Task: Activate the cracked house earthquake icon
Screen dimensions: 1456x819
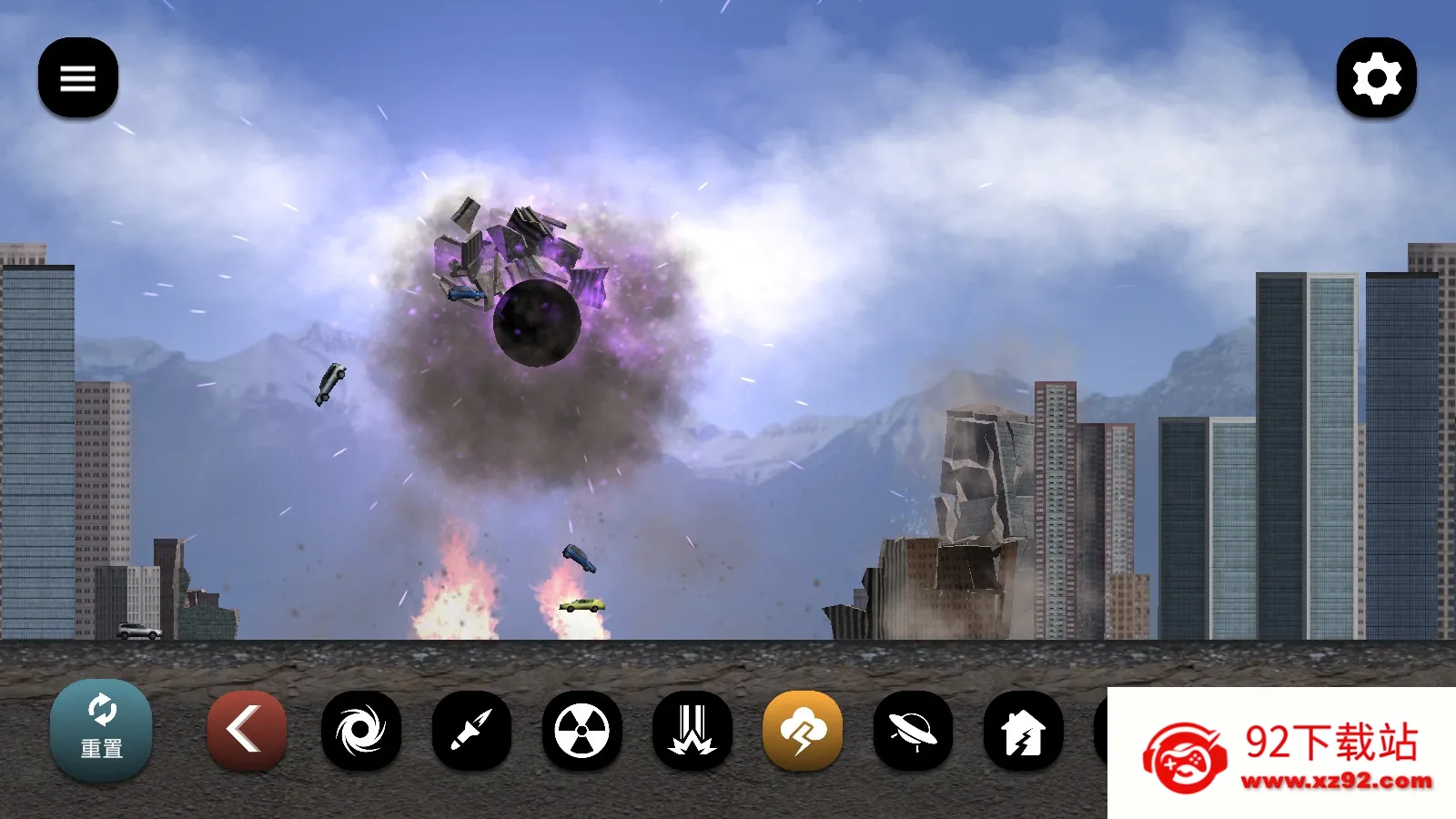Action: click(x=1024, y=731)
